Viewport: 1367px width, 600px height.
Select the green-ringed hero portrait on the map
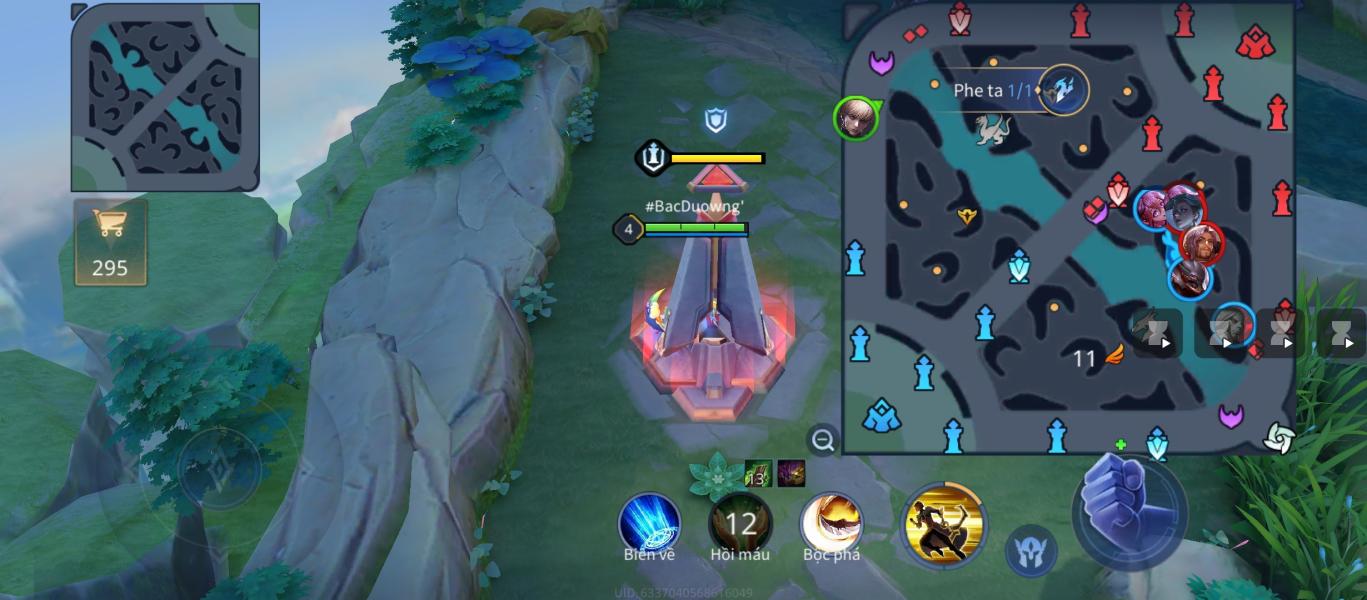[x=856, y=118]
